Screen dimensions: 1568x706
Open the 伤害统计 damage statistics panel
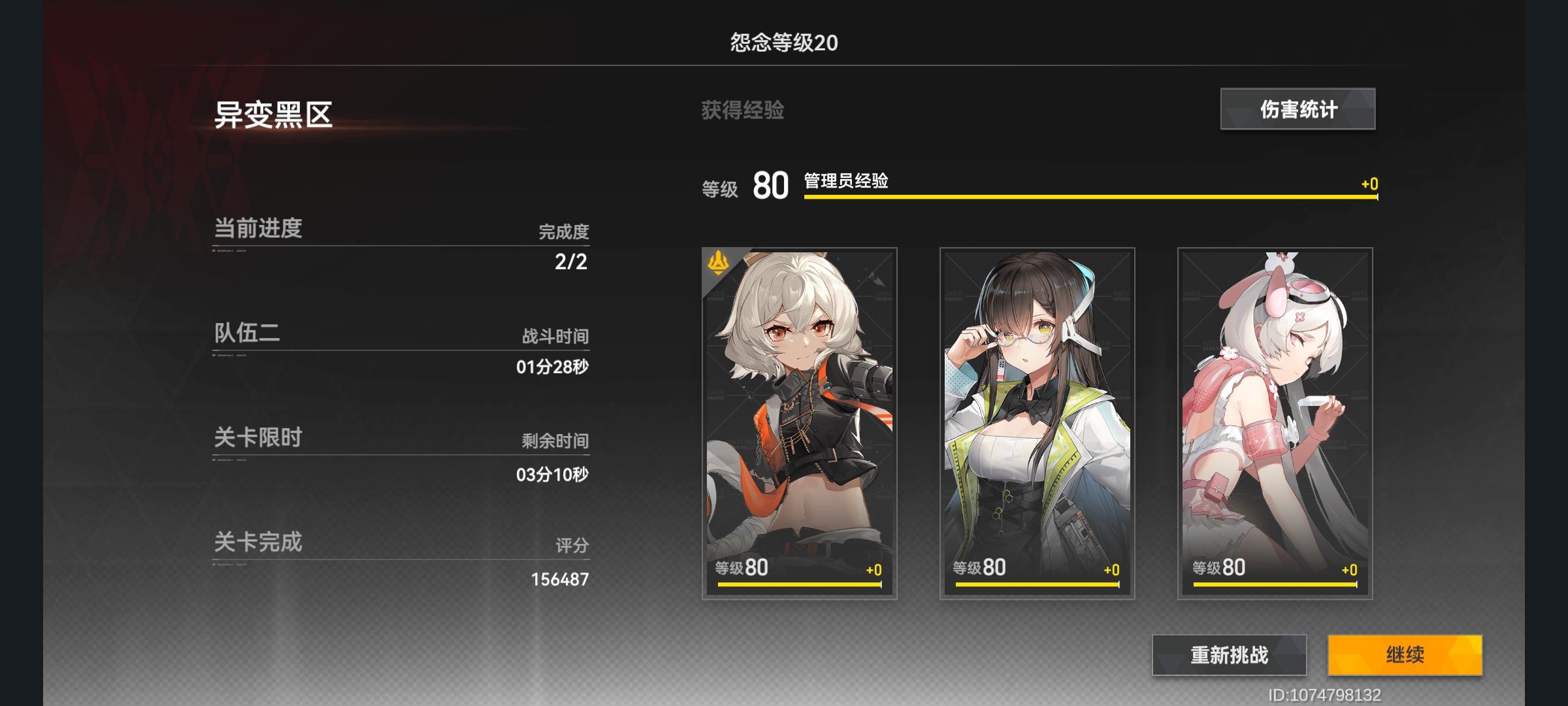tap(1297, 109)
